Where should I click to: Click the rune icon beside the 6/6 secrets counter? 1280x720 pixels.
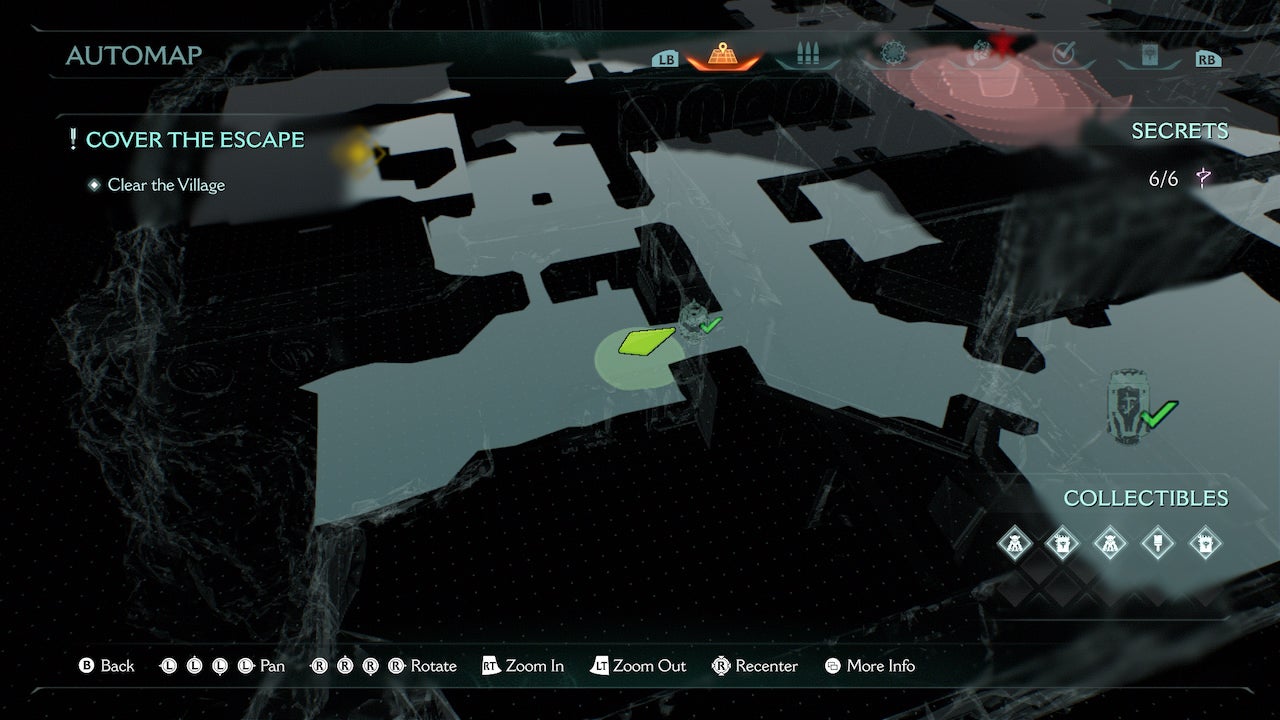pyautogui.click(x=1204, y=177)
